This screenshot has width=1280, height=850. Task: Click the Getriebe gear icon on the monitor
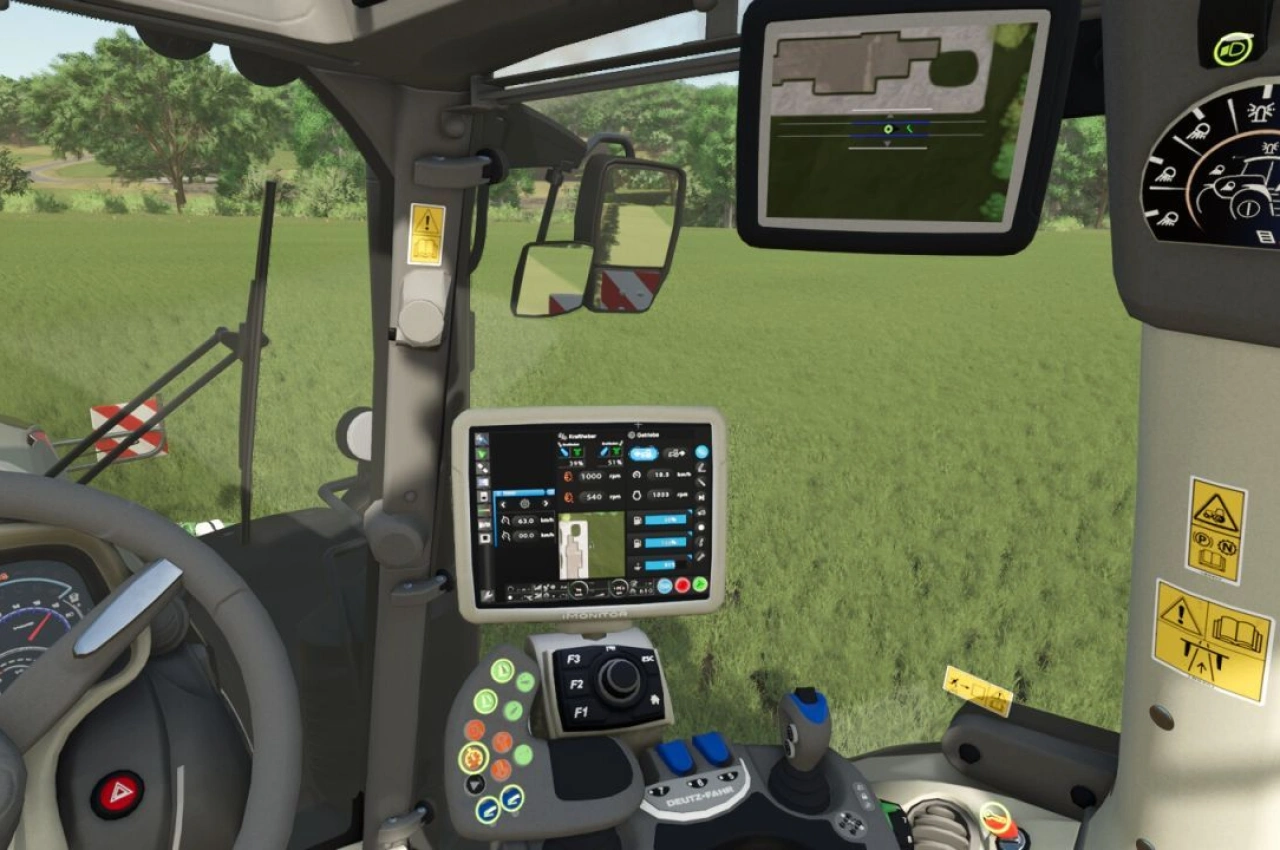click(x=630, y=435)
